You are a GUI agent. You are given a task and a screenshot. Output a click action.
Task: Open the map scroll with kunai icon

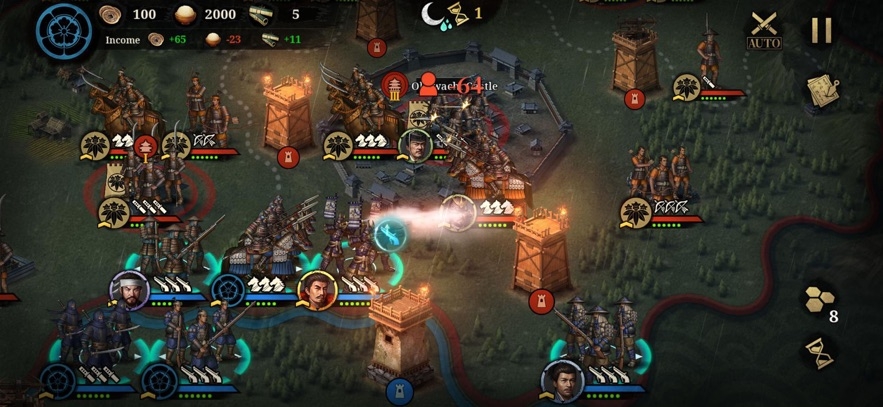pos(821,90)
